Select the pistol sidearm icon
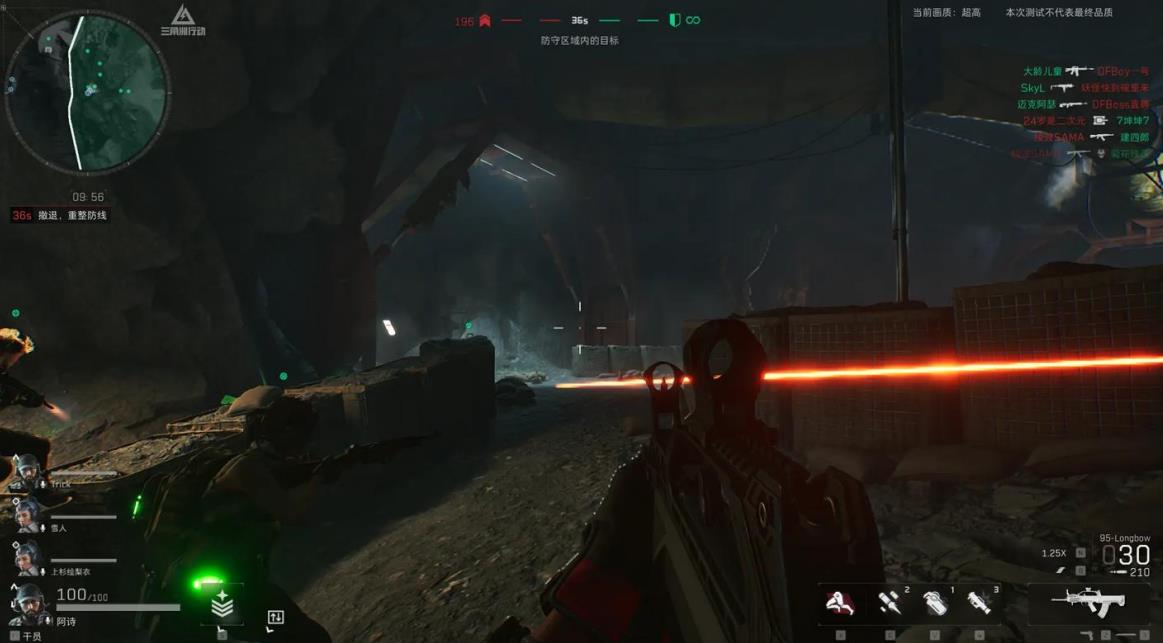The width and height of the screenshot is (1163, 643). [1087, 635]
